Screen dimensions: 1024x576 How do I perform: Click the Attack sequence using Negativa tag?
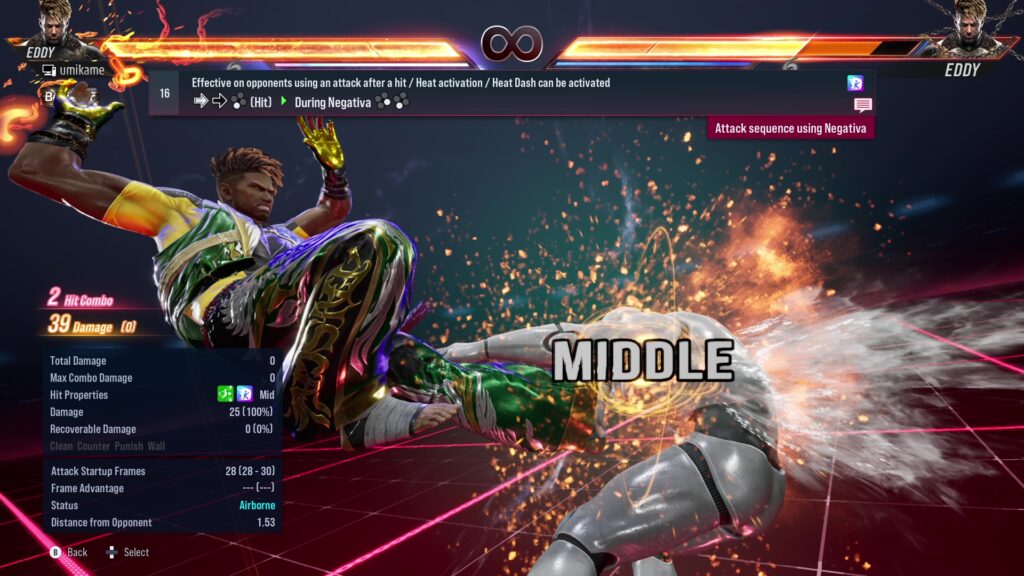[790, 128]
